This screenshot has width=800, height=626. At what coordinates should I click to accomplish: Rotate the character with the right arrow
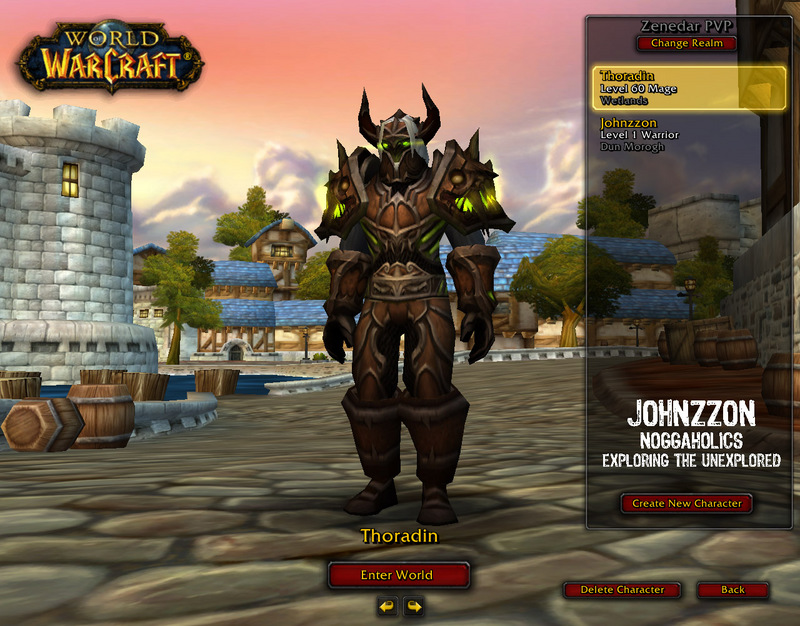413,606
